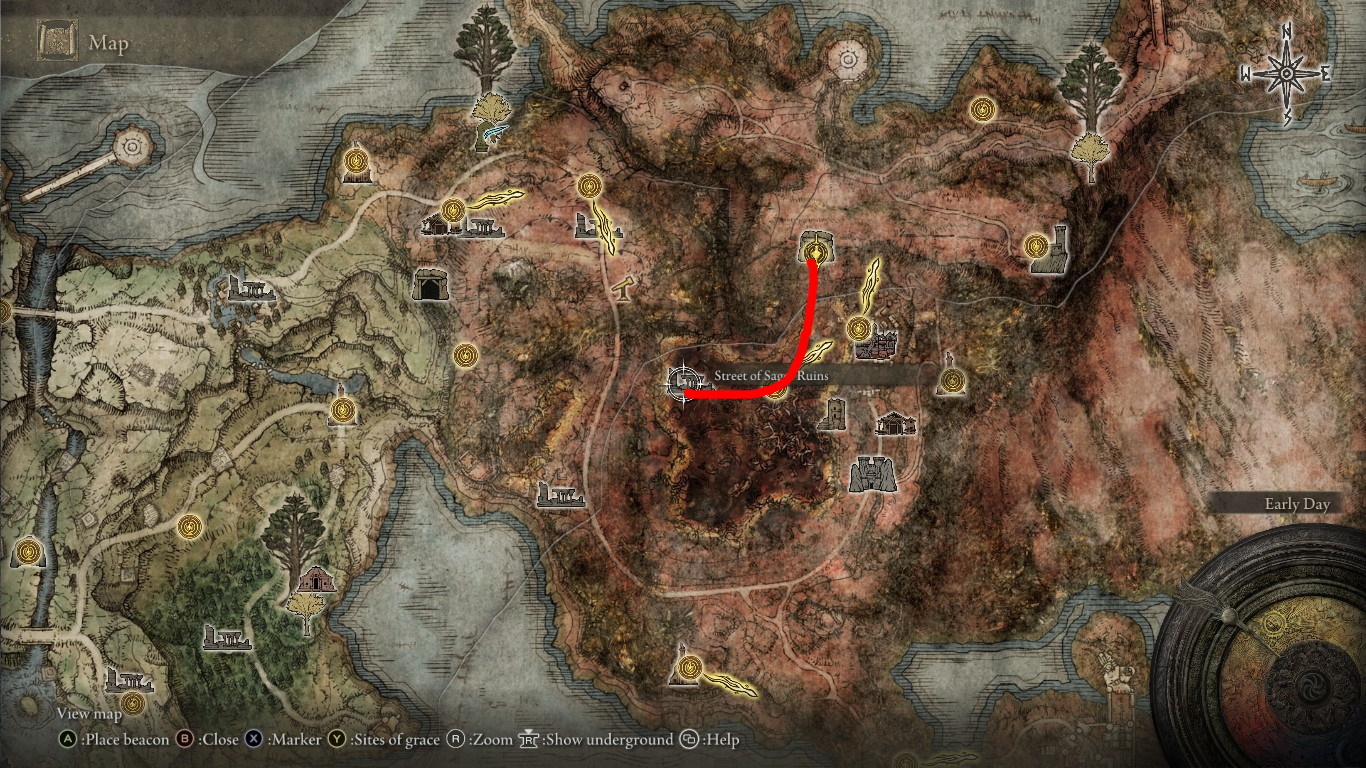Click the map scroll icon beside the Map title
Image resolution: width=1366 pixels, height=768 pixels.
58,40
